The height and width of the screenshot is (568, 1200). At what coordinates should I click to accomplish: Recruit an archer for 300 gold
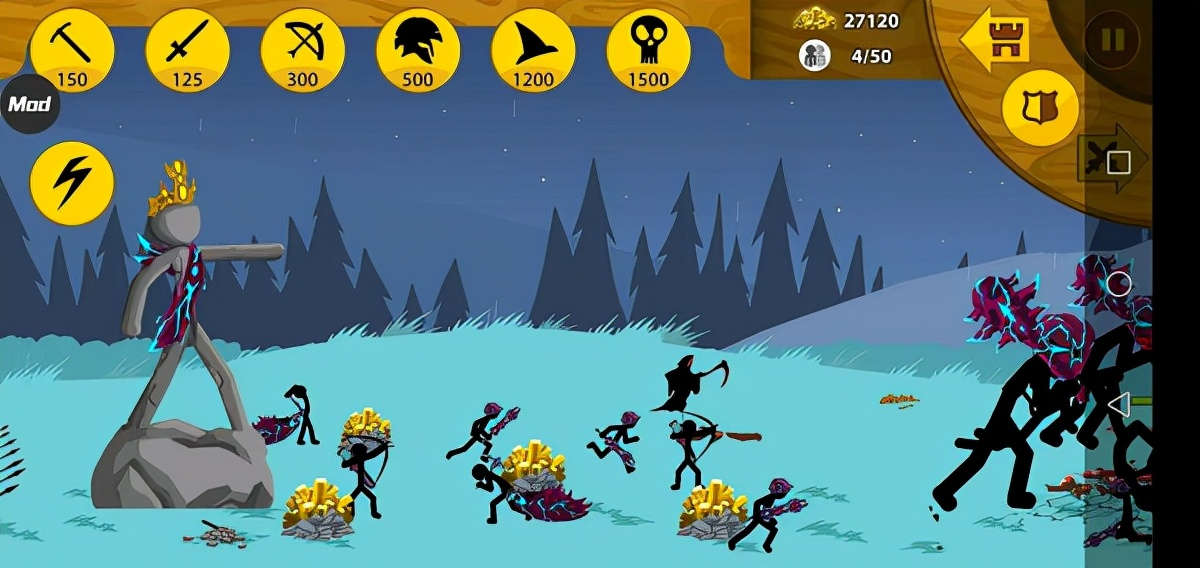click(302, 50)
